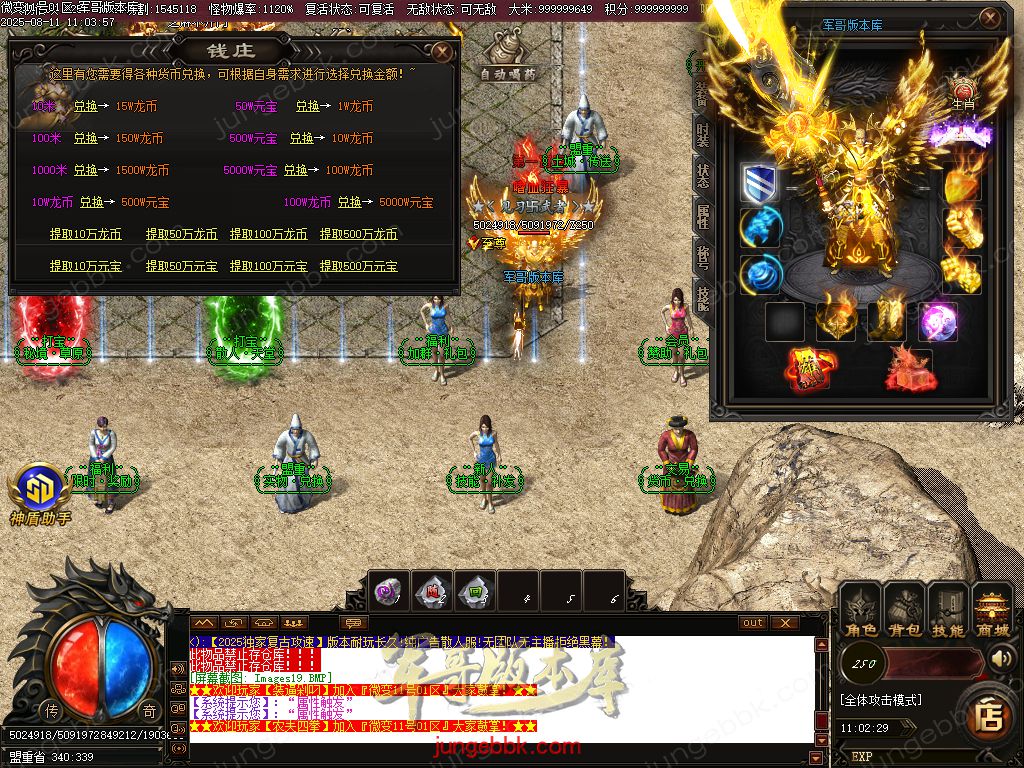This screenshot has width=1024, height=768.
Task: Open the 生肖 zodiac slot
Action: (x=962, y=92)
